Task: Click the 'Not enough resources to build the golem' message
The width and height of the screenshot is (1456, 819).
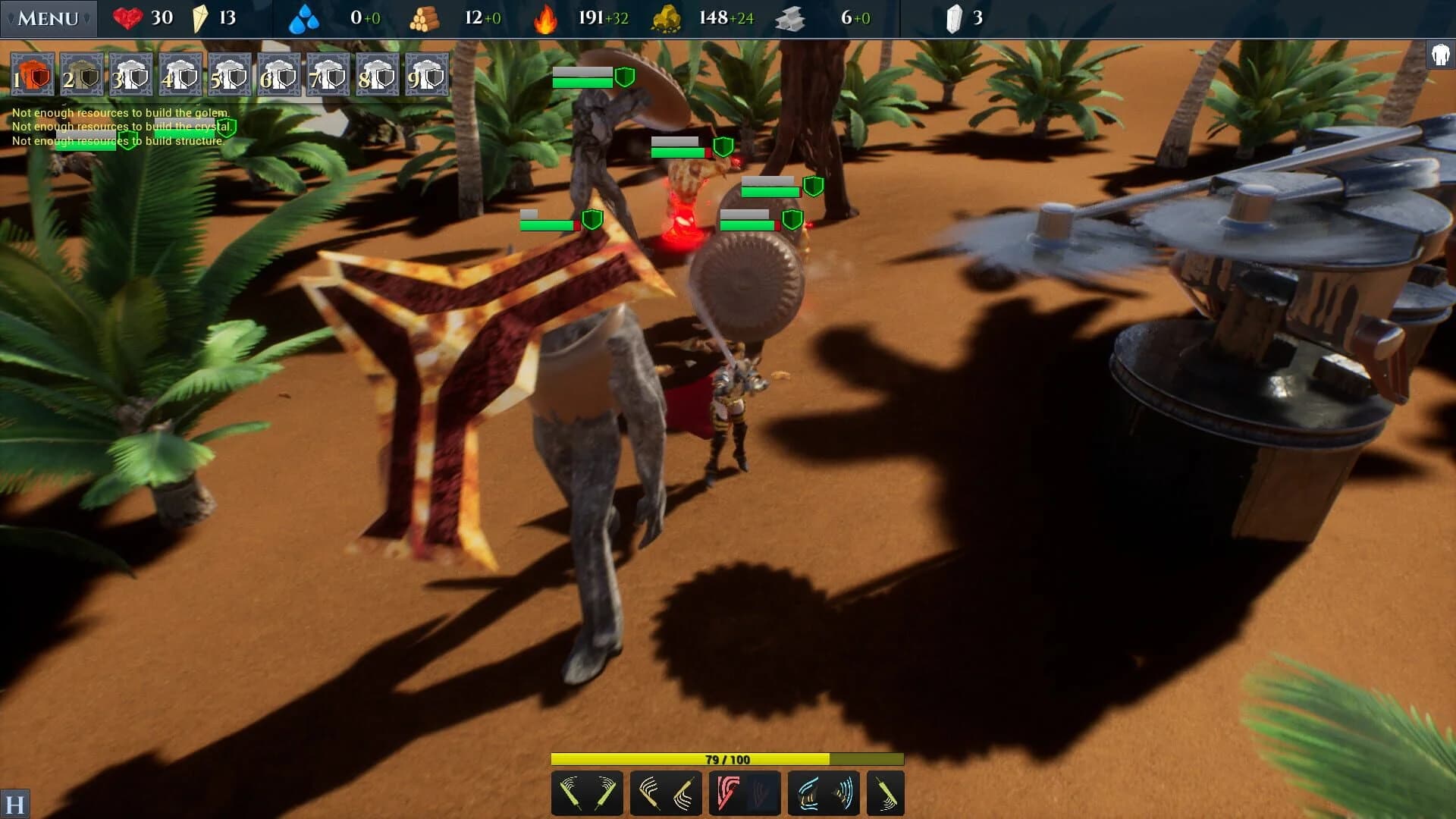Action: 120,112
